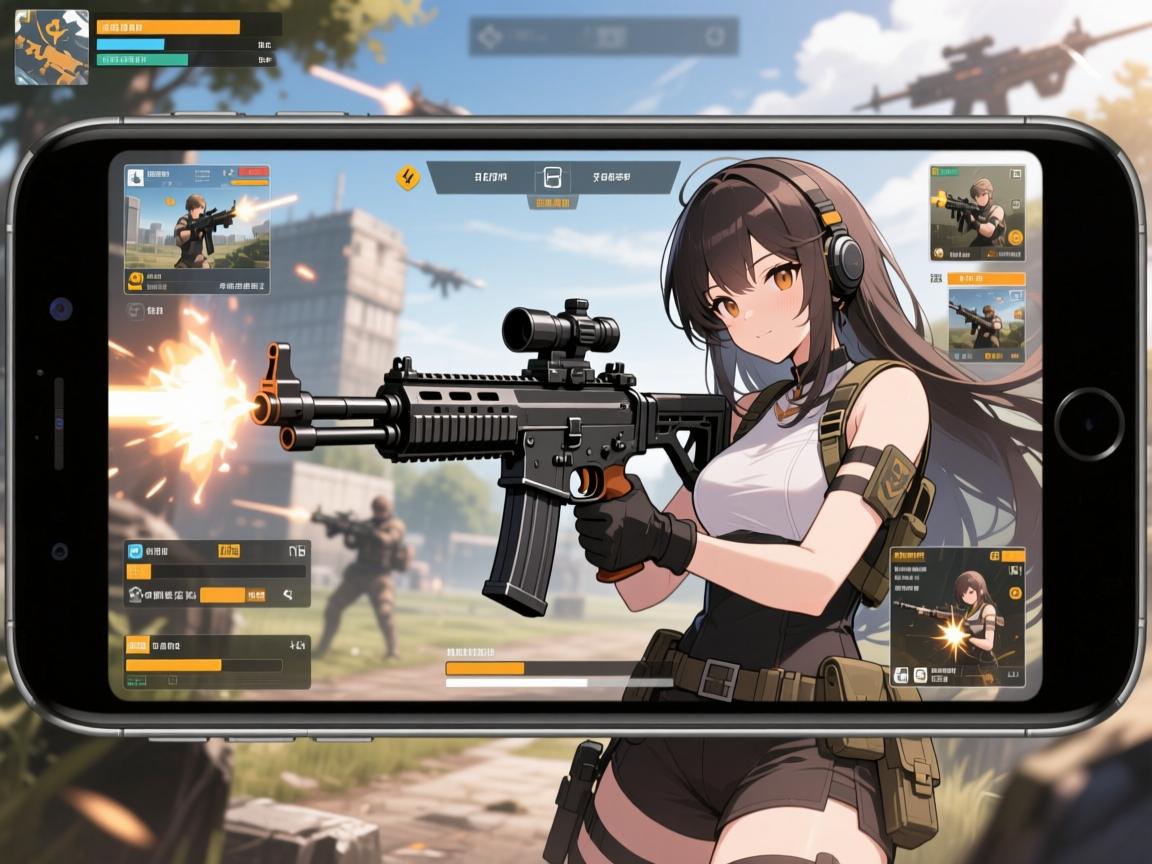Click the orange button in weapon panel

[x=222, y=595]
